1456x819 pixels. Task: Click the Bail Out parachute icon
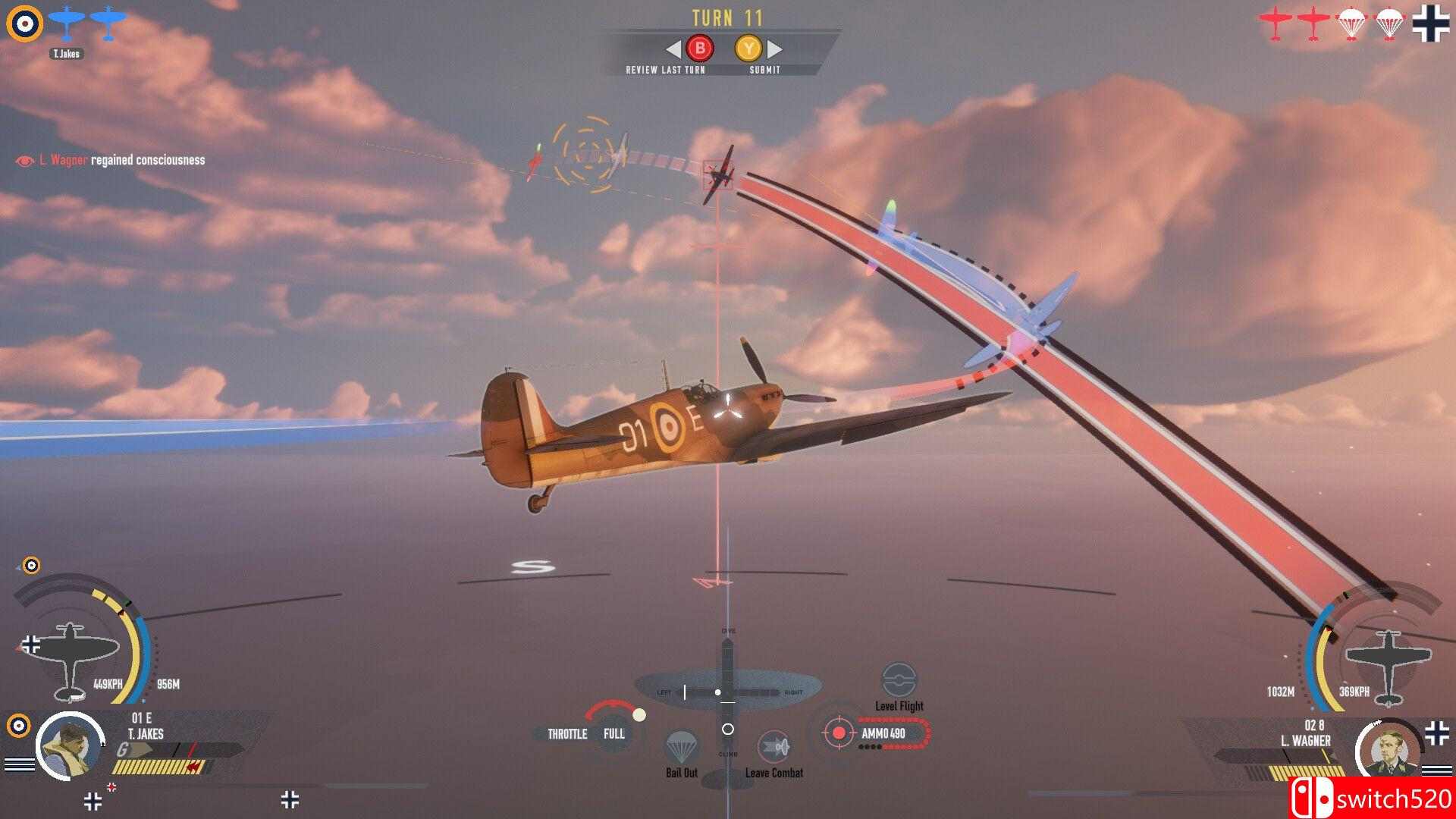click(681, 748)
